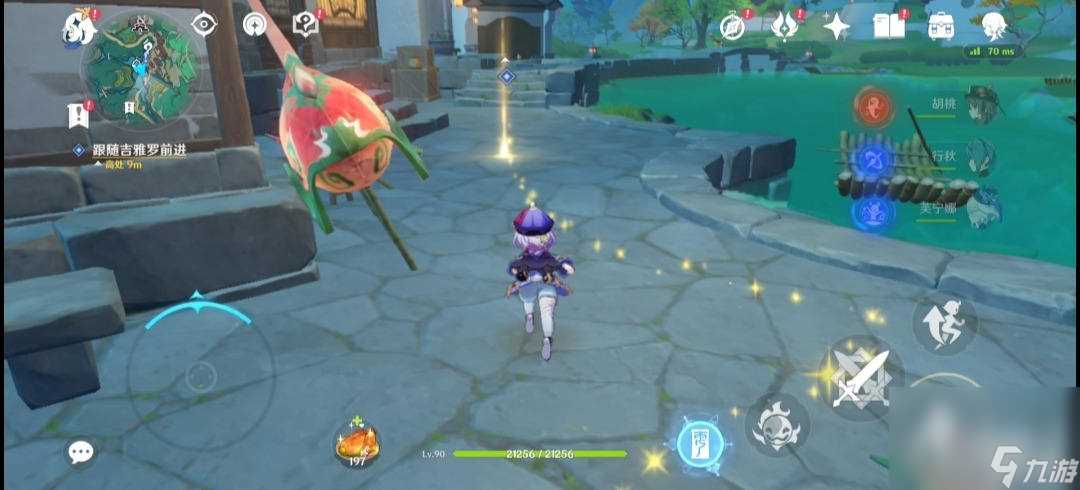1080x490 pixels.
Task: Open the character profile head icon
Action: (993, 26)
